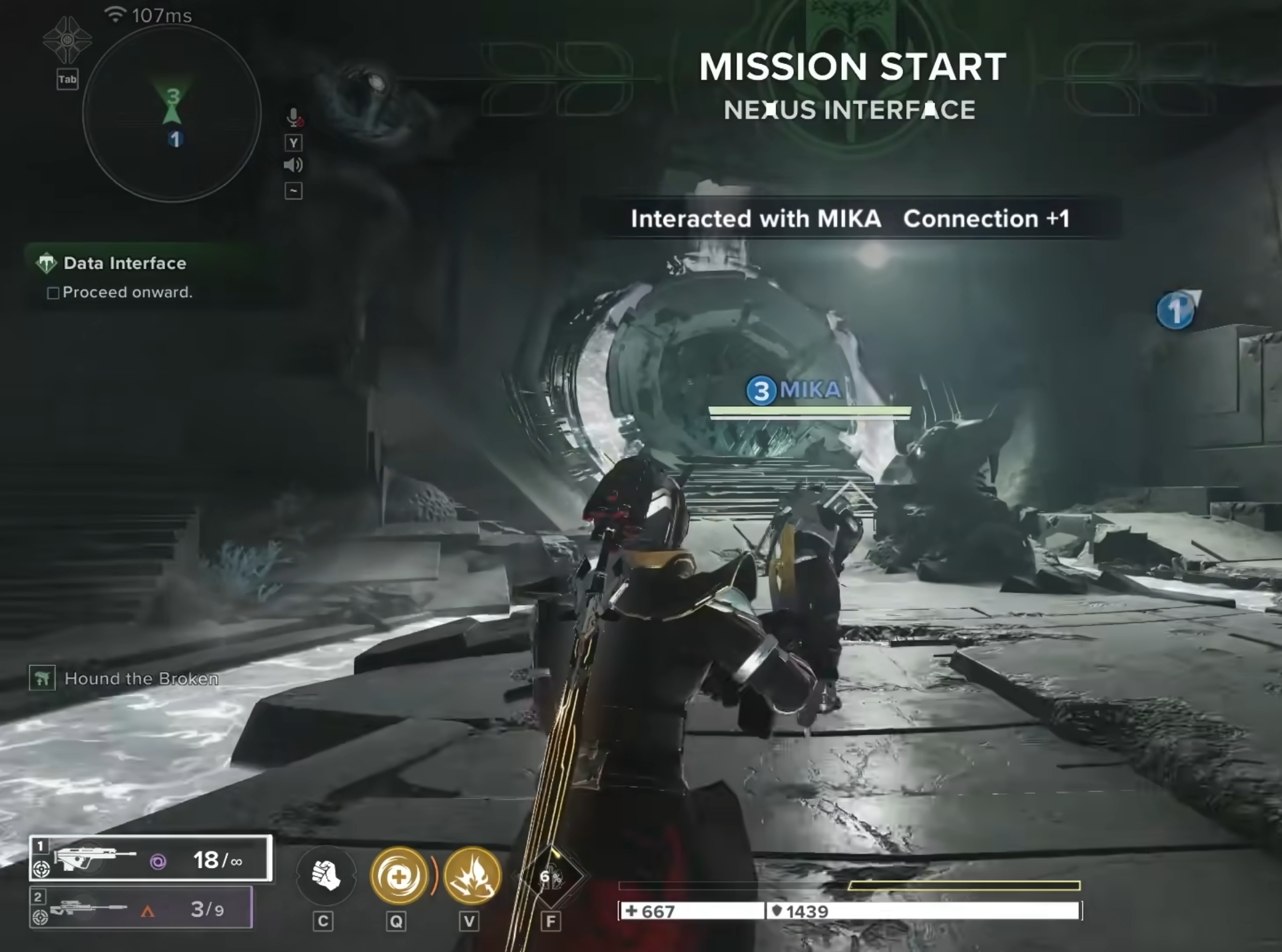Use the golden healing cross ability
This screenshot has height=952, width=1282.
399,876
